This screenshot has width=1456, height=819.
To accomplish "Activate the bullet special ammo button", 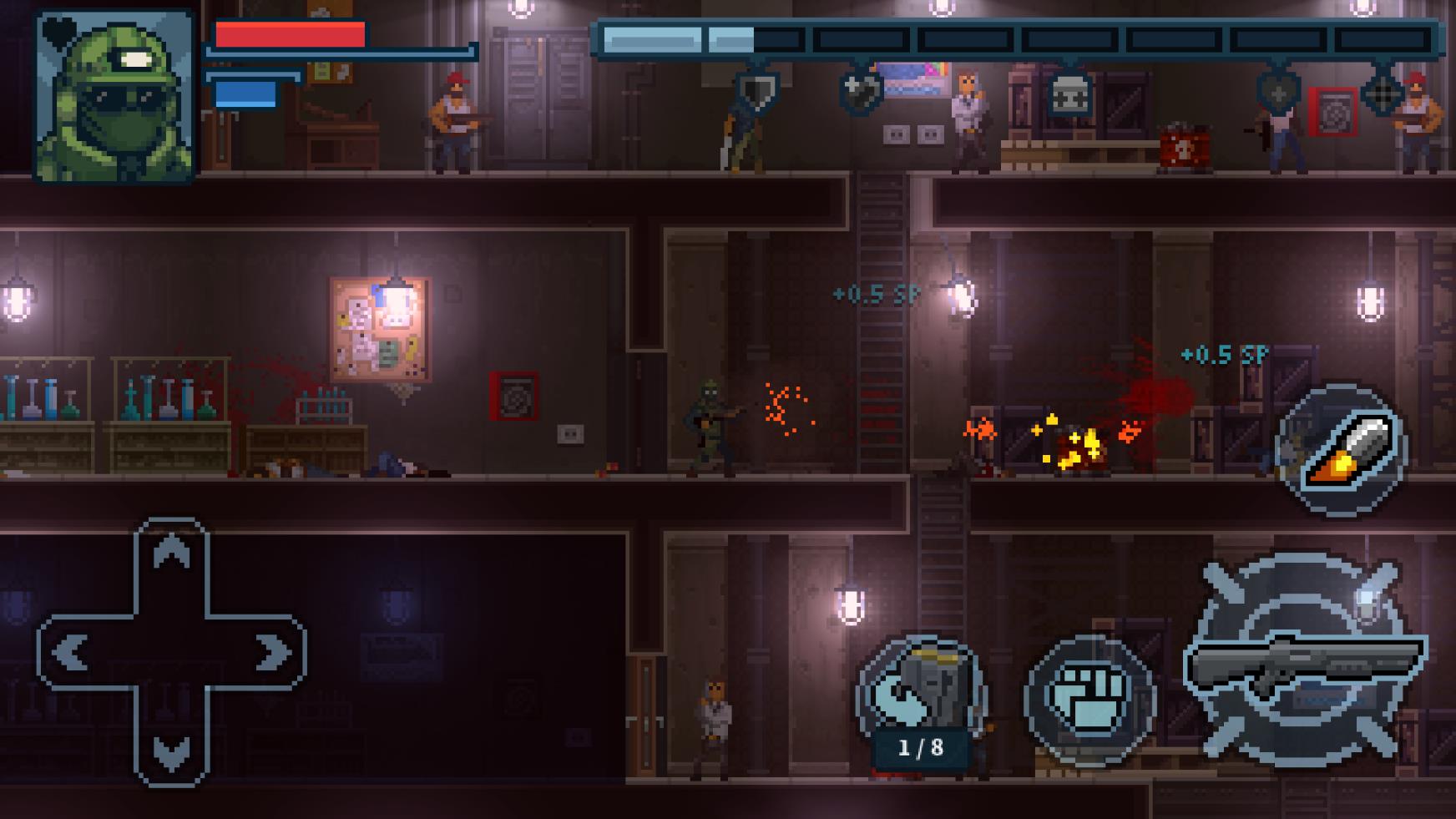I will tap(1342, 451).
